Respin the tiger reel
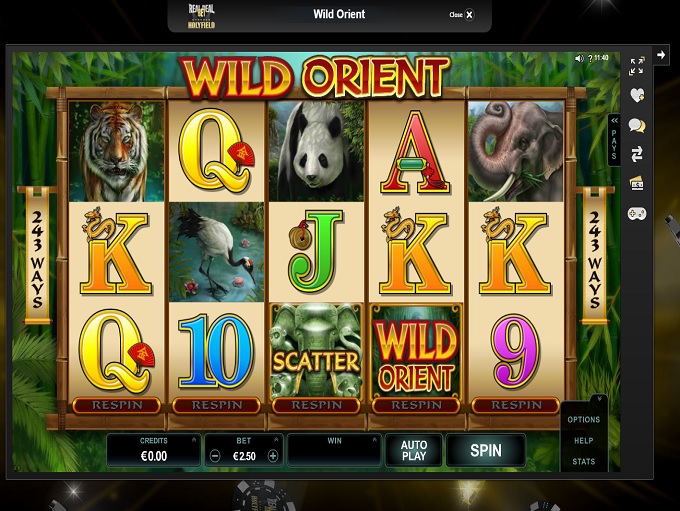Viewport: 680px width, 511px height. pos(116,406)
